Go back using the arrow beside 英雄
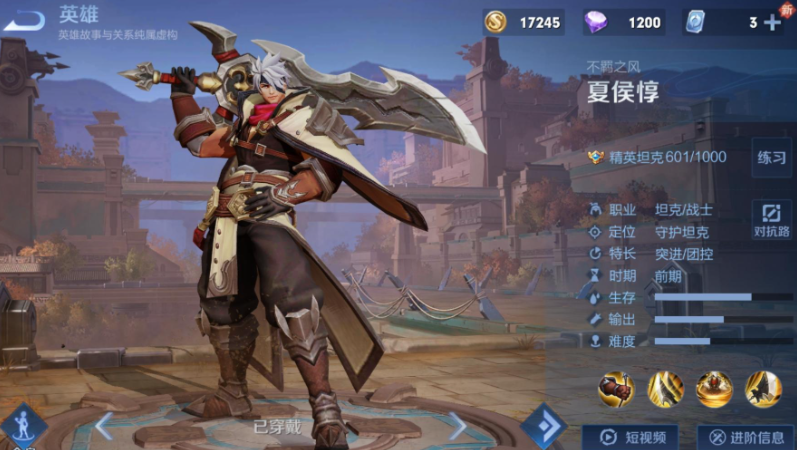This screenshot has width=797, height=450. click(x=25, y=20)
